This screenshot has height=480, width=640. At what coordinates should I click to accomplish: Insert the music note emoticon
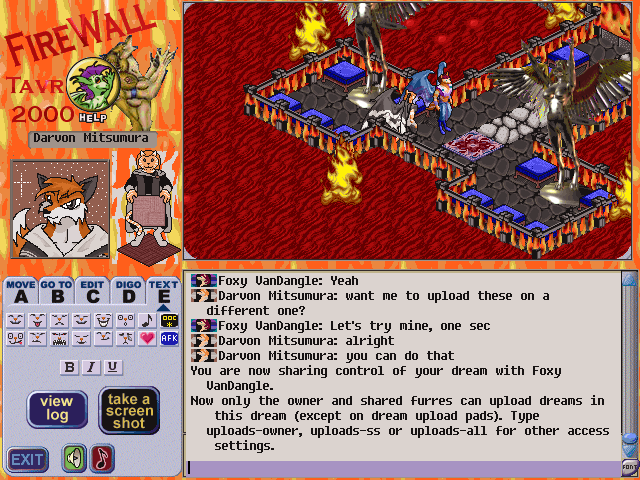pos(147,320)
